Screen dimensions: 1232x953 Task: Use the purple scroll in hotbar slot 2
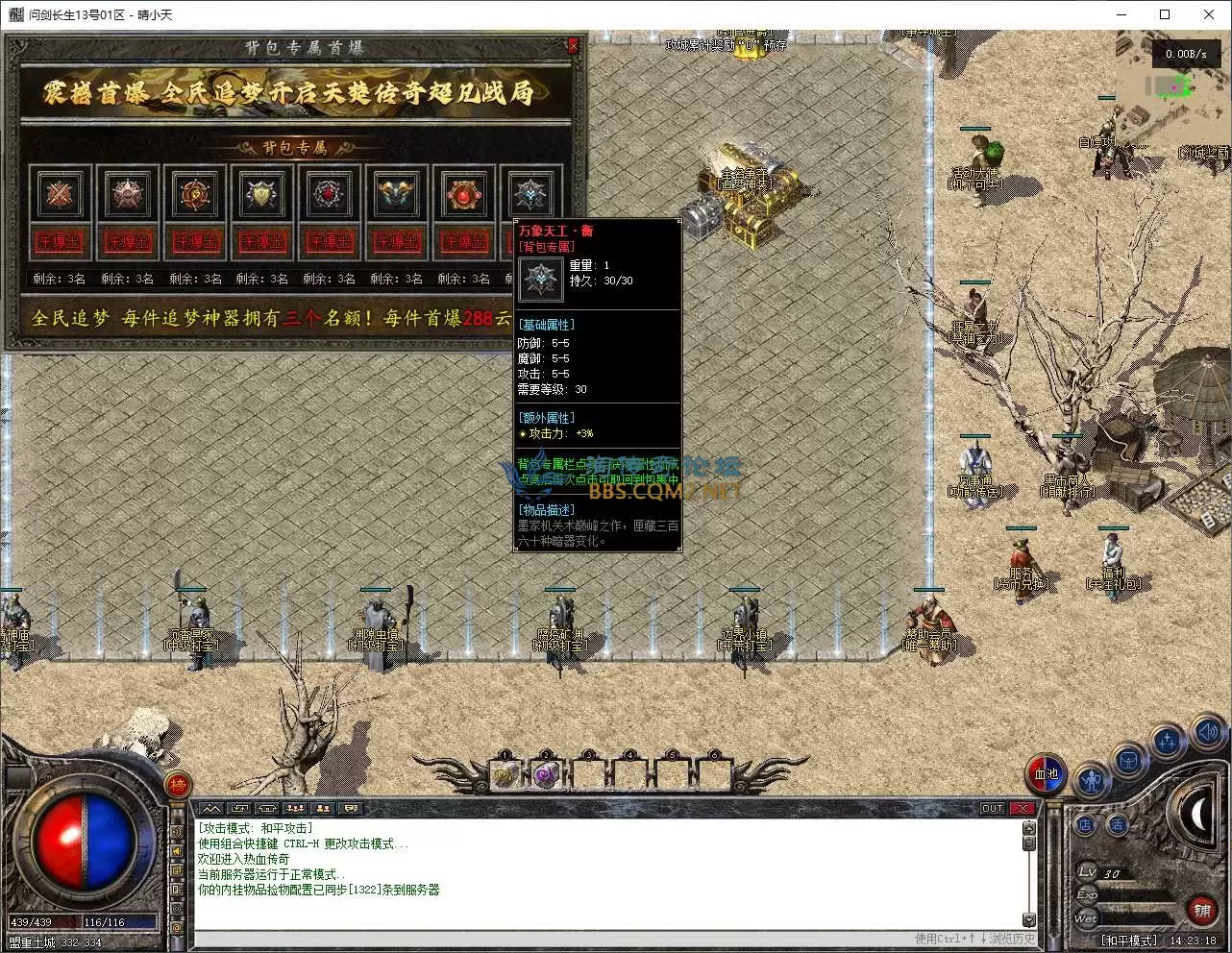click(x=546, y=774)
